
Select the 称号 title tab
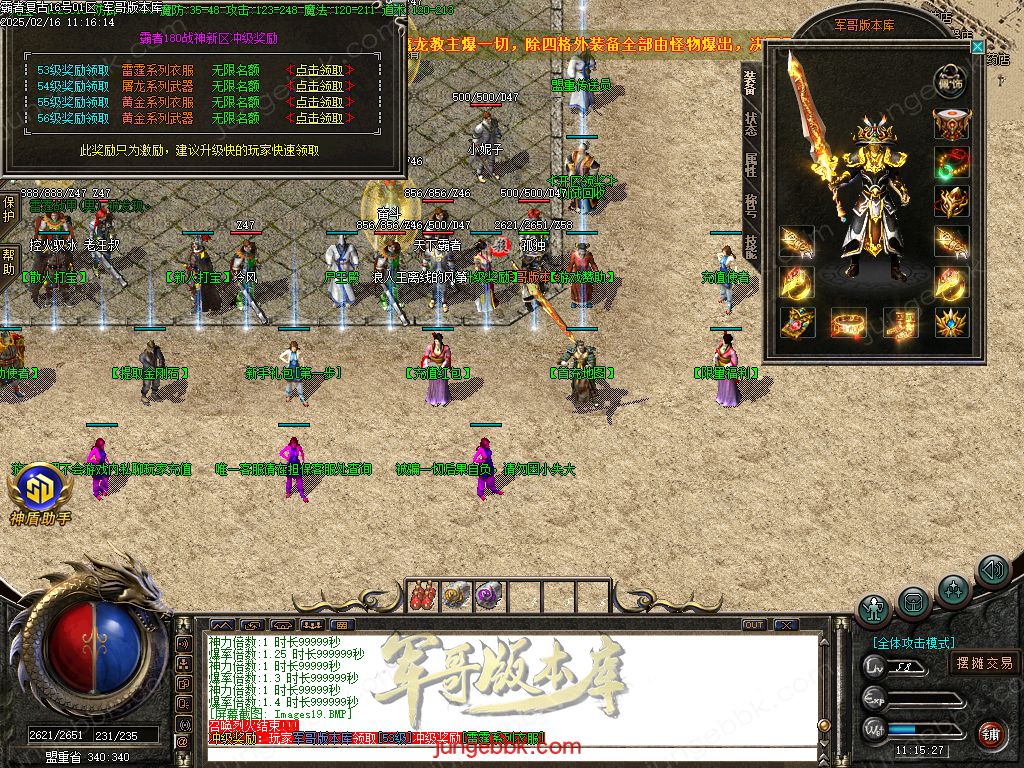click(x=750, y=206)
